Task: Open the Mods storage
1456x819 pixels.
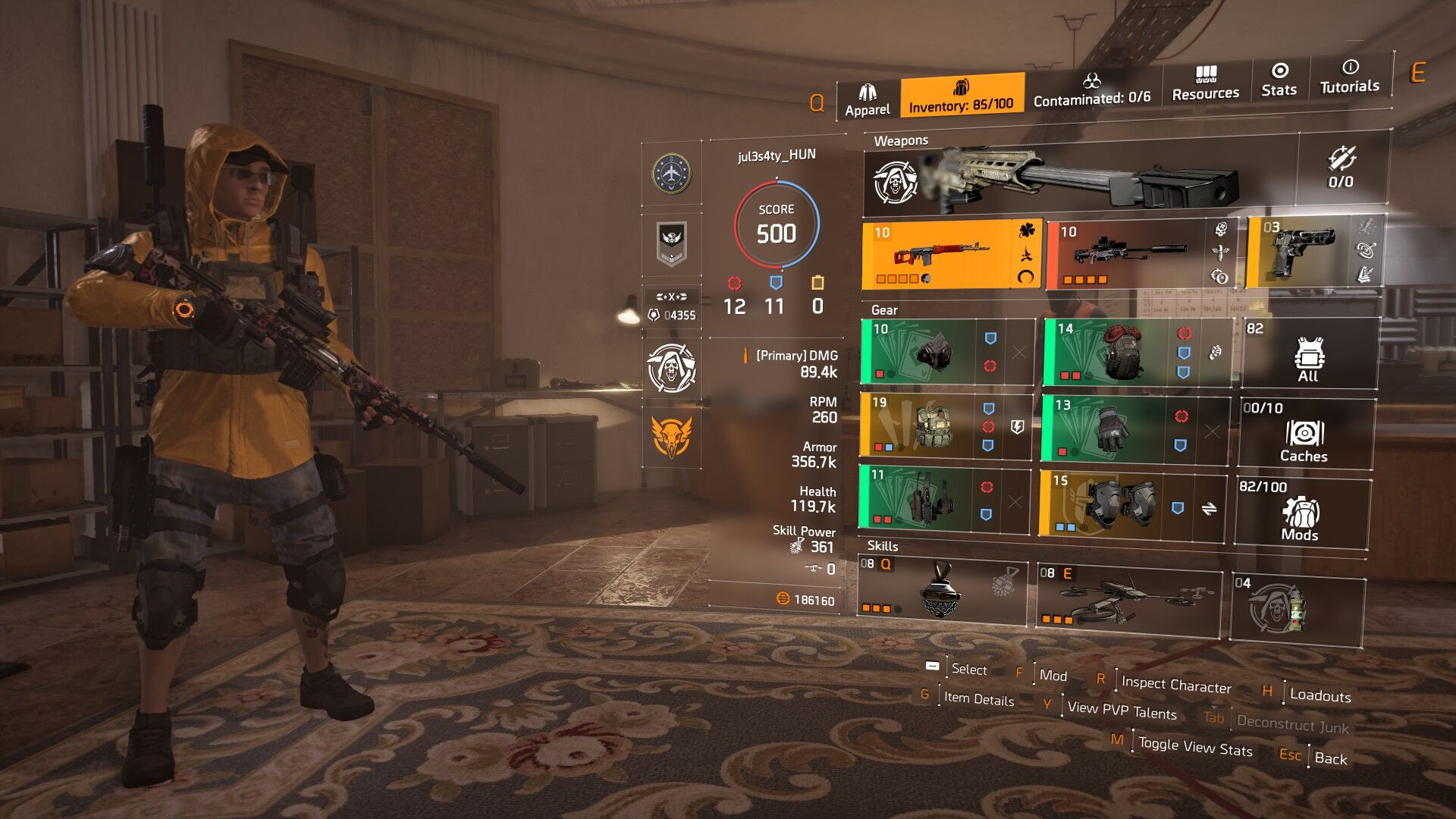Action: (x=1301, y=512)
